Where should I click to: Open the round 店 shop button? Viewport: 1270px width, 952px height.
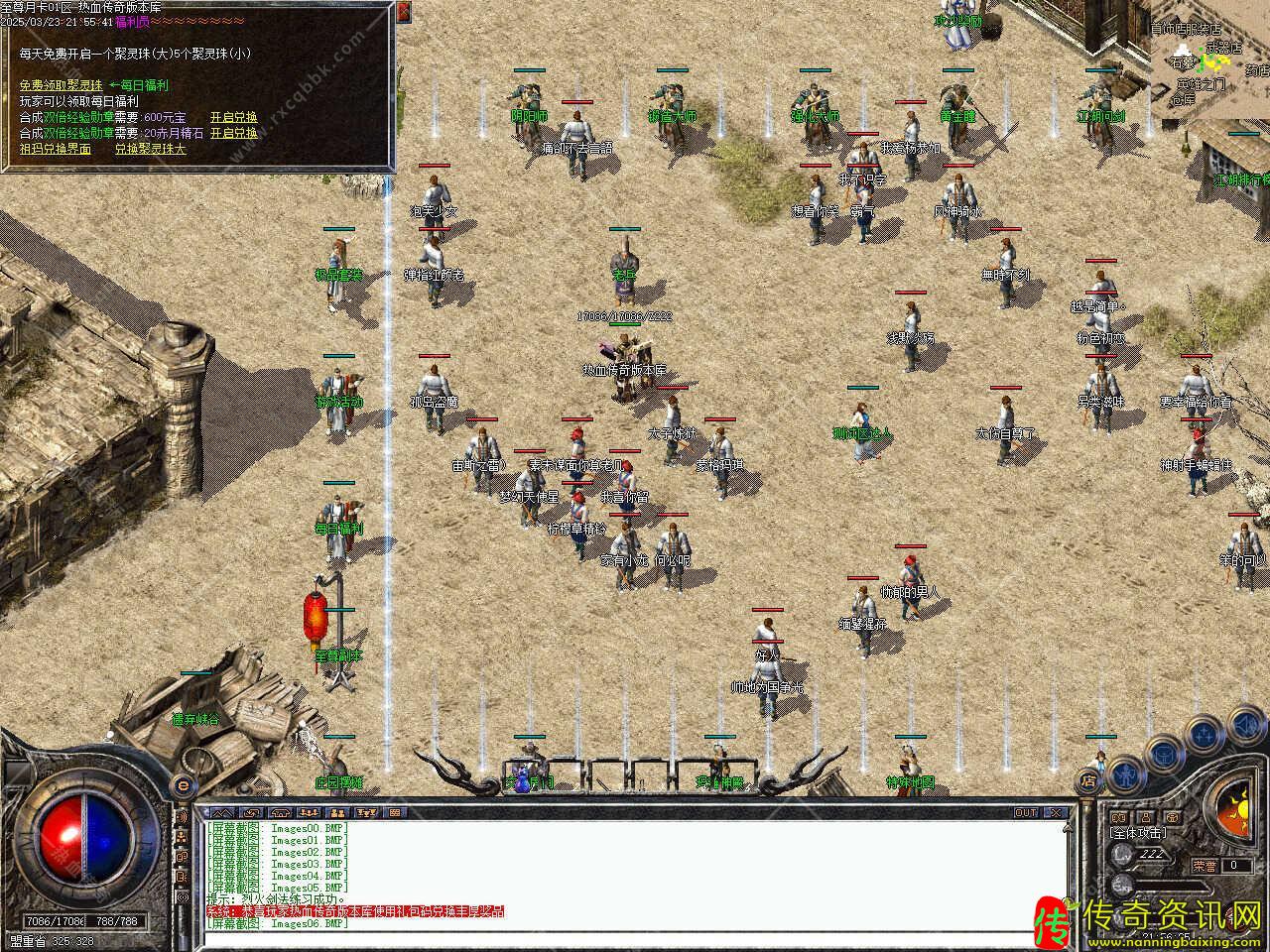point(1089,779)
